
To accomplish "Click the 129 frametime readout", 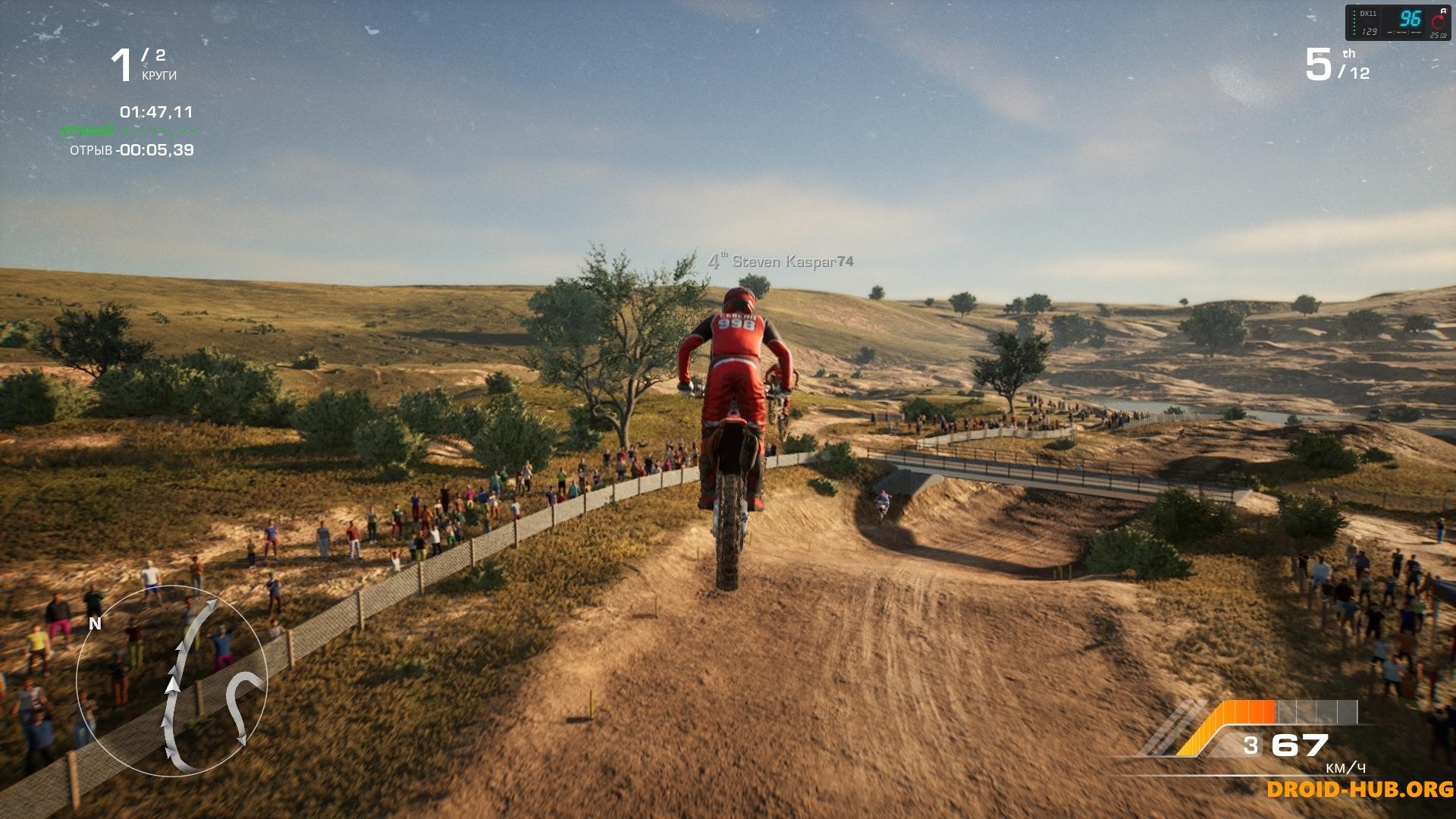I will coord(1370,32).
